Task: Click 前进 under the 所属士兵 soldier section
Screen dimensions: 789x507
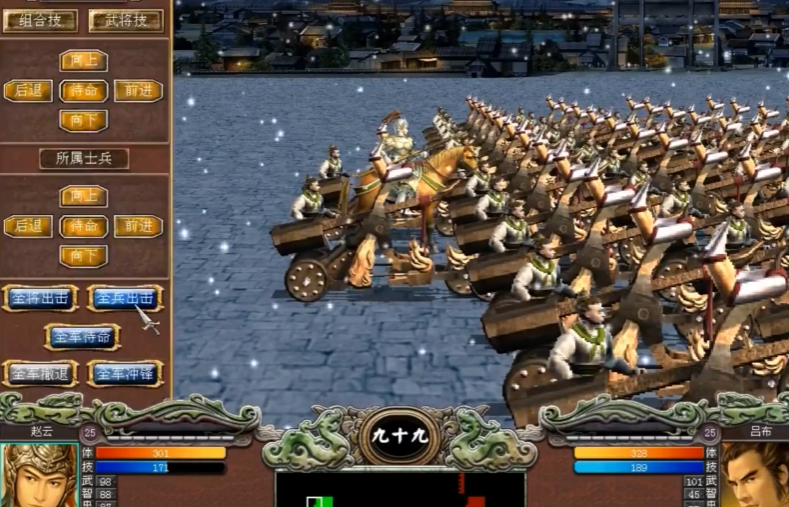Action: (x=138, y=227)
